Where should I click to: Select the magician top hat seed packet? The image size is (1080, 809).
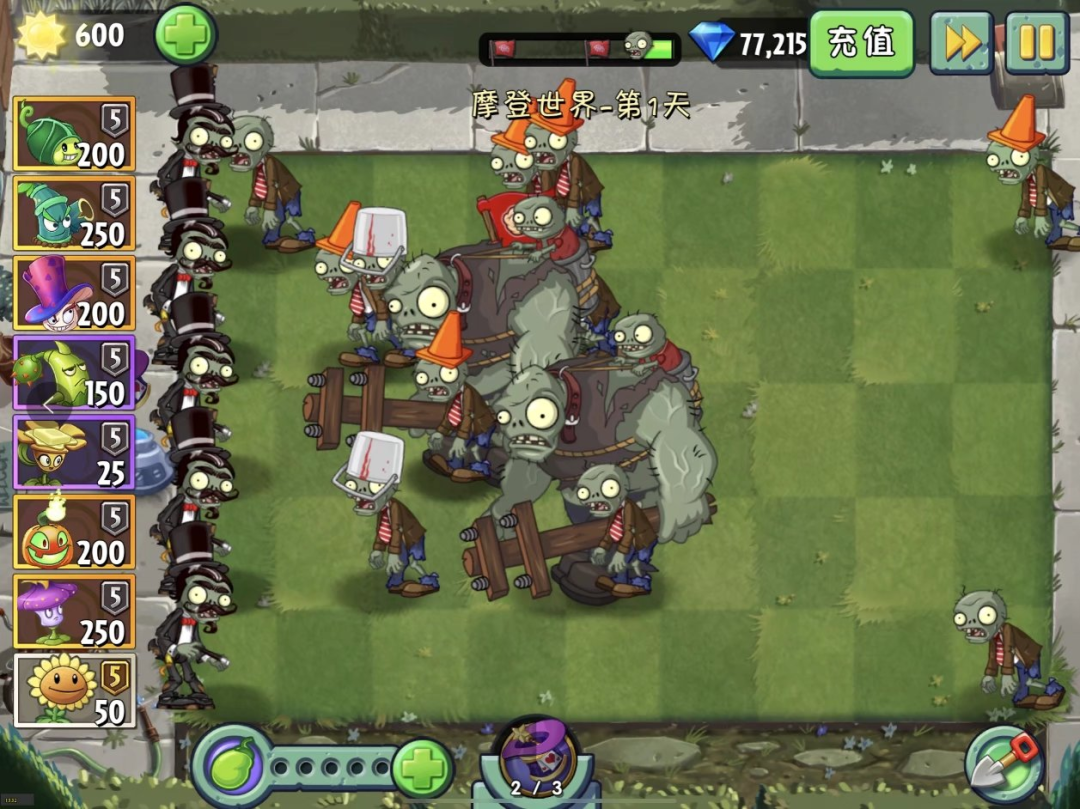point(75,293)
